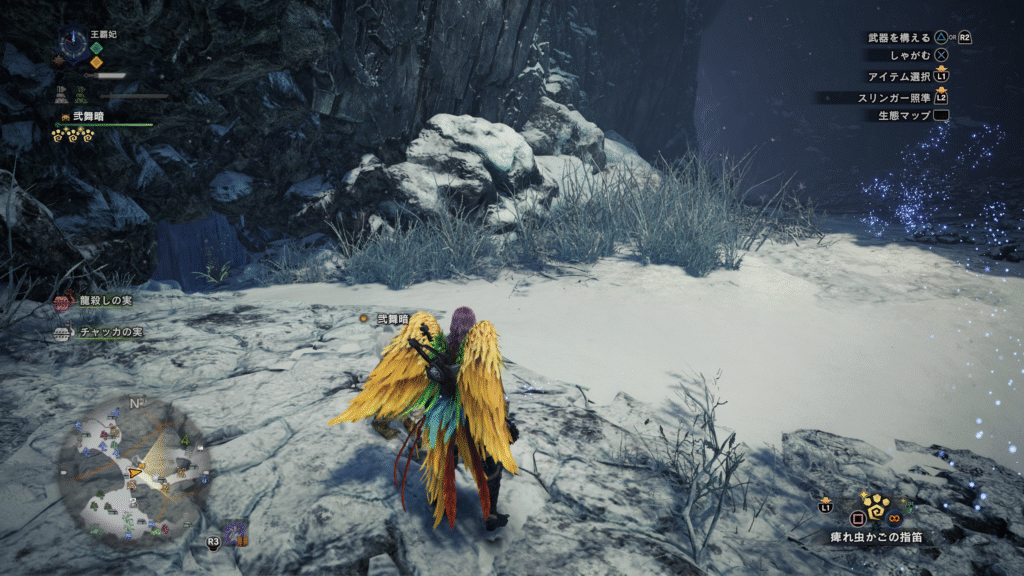
Task: Click the orange diamond status icon
Action: click(x=96, y=62)
